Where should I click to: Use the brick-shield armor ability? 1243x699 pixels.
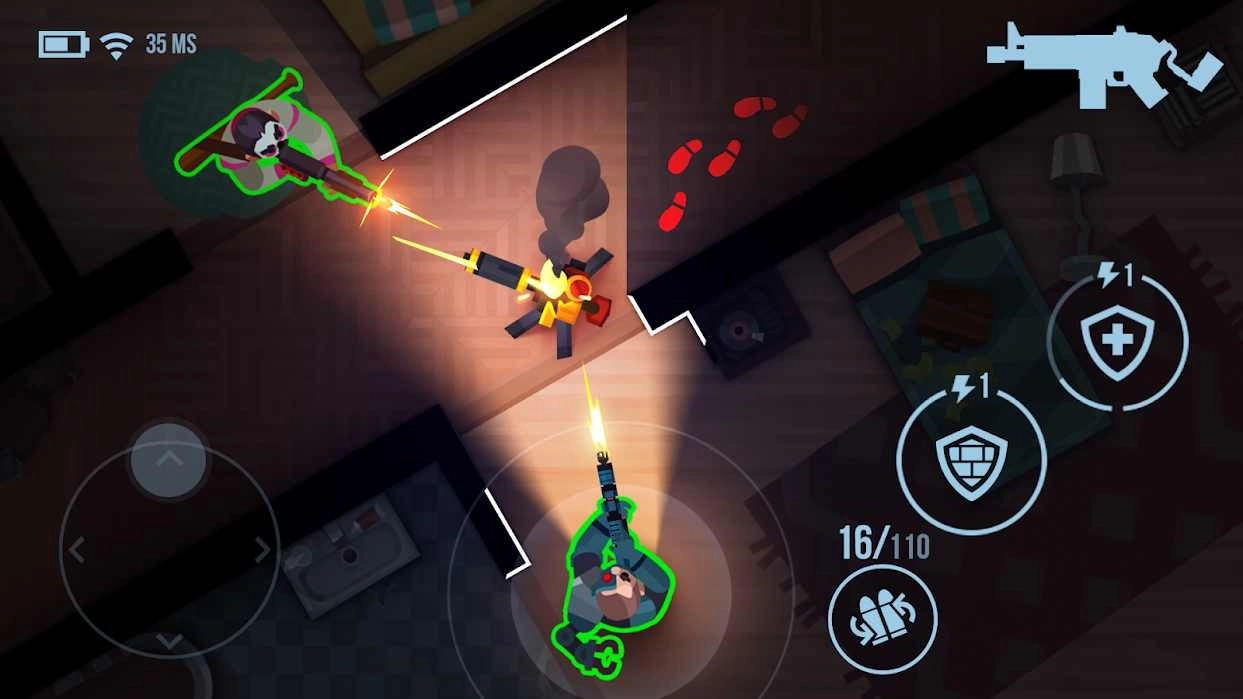(970, 460)
